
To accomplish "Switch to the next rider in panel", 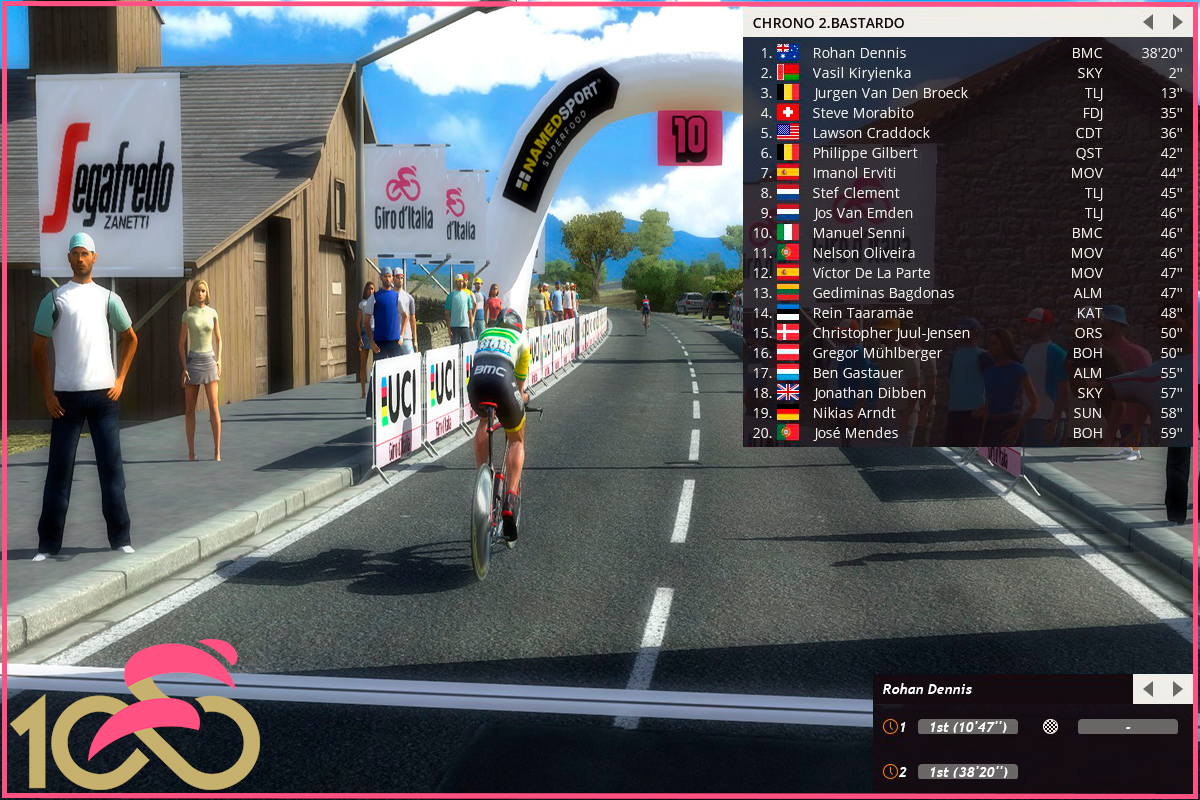I will click(1177, 689).
